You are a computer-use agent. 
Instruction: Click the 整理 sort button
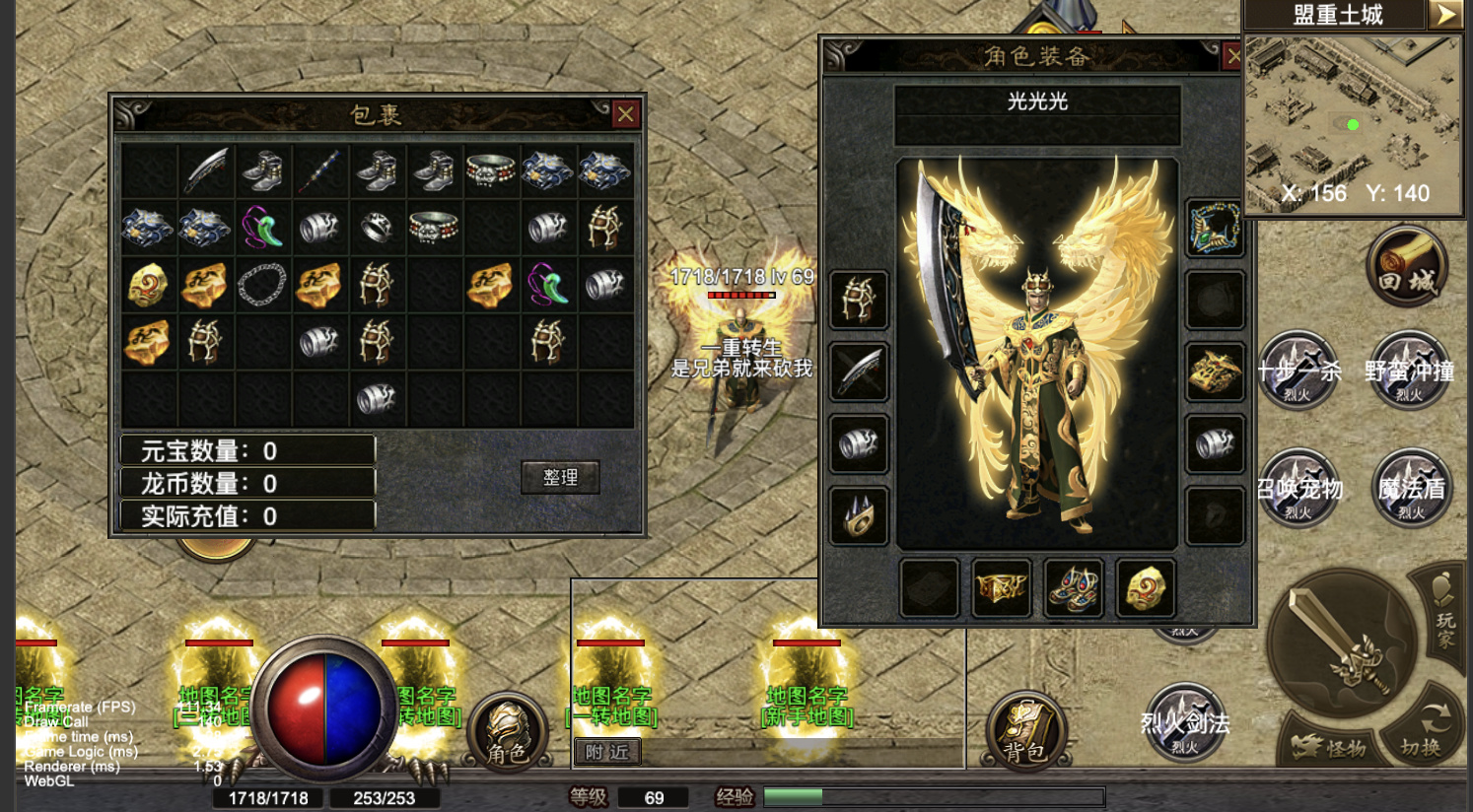click(x=560, y=477)
